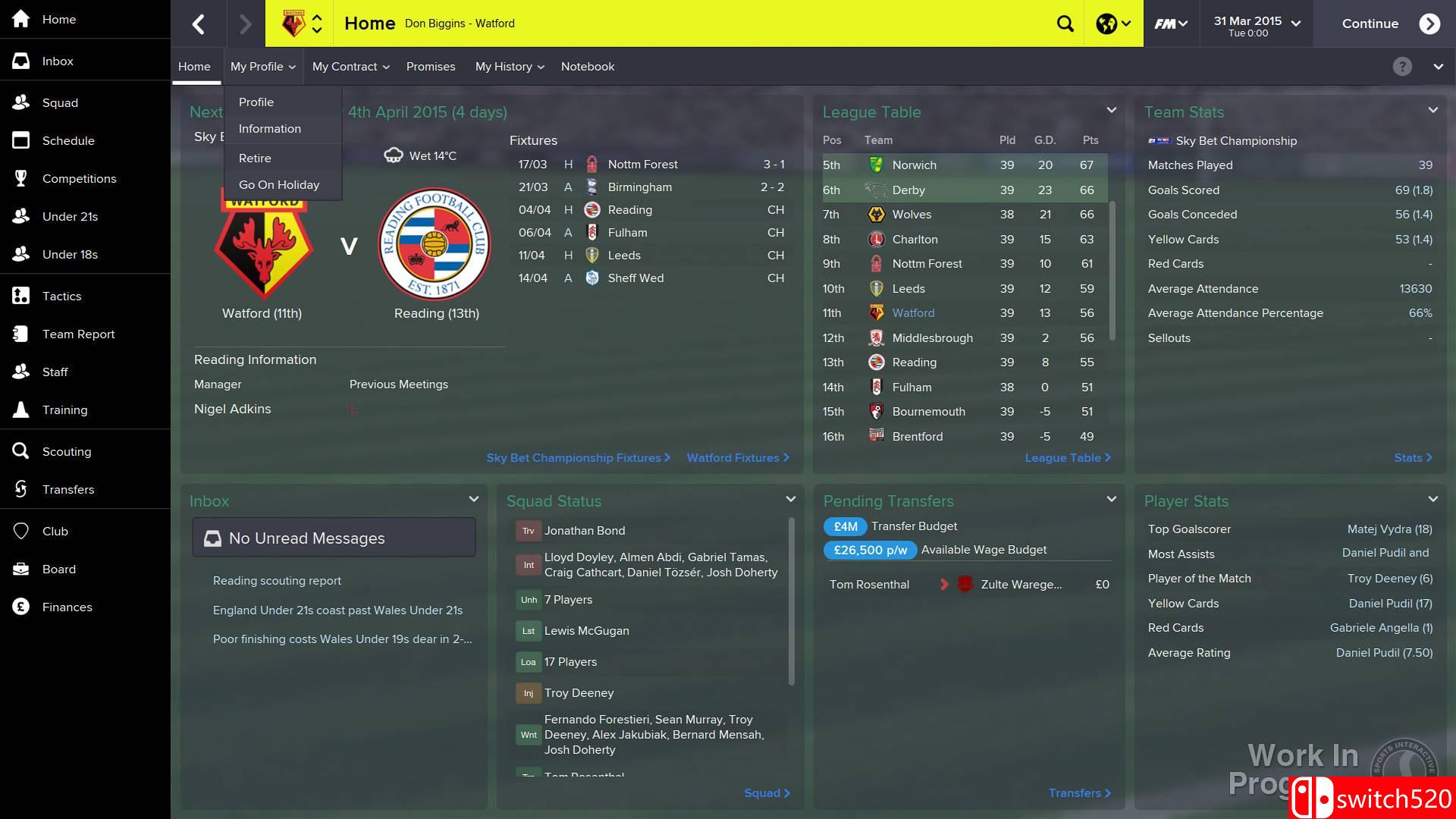Open the Inbox from the sidebar
The height and width of the screenshot is (819, 1456).
58,61
